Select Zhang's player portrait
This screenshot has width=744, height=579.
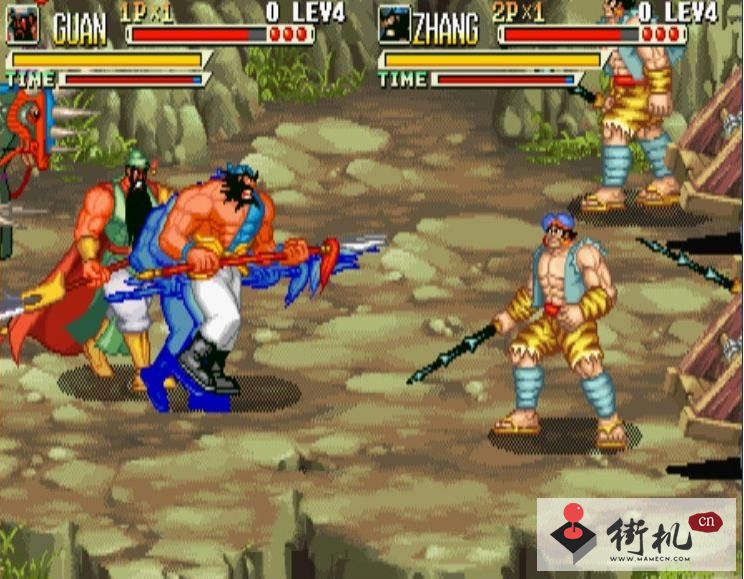394,25
